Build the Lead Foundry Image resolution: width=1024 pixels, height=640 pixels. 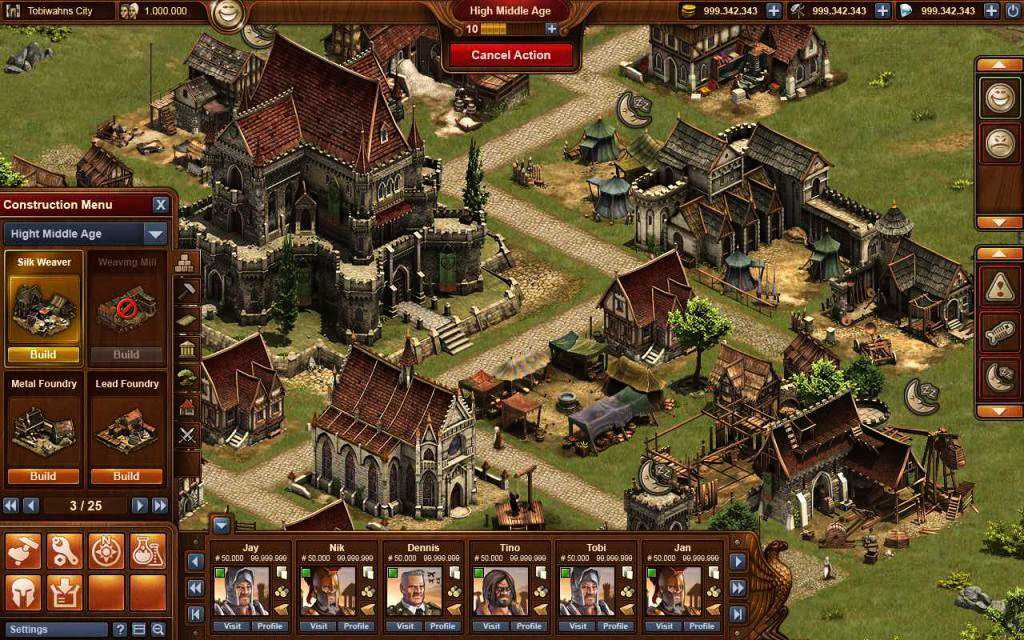126,476
